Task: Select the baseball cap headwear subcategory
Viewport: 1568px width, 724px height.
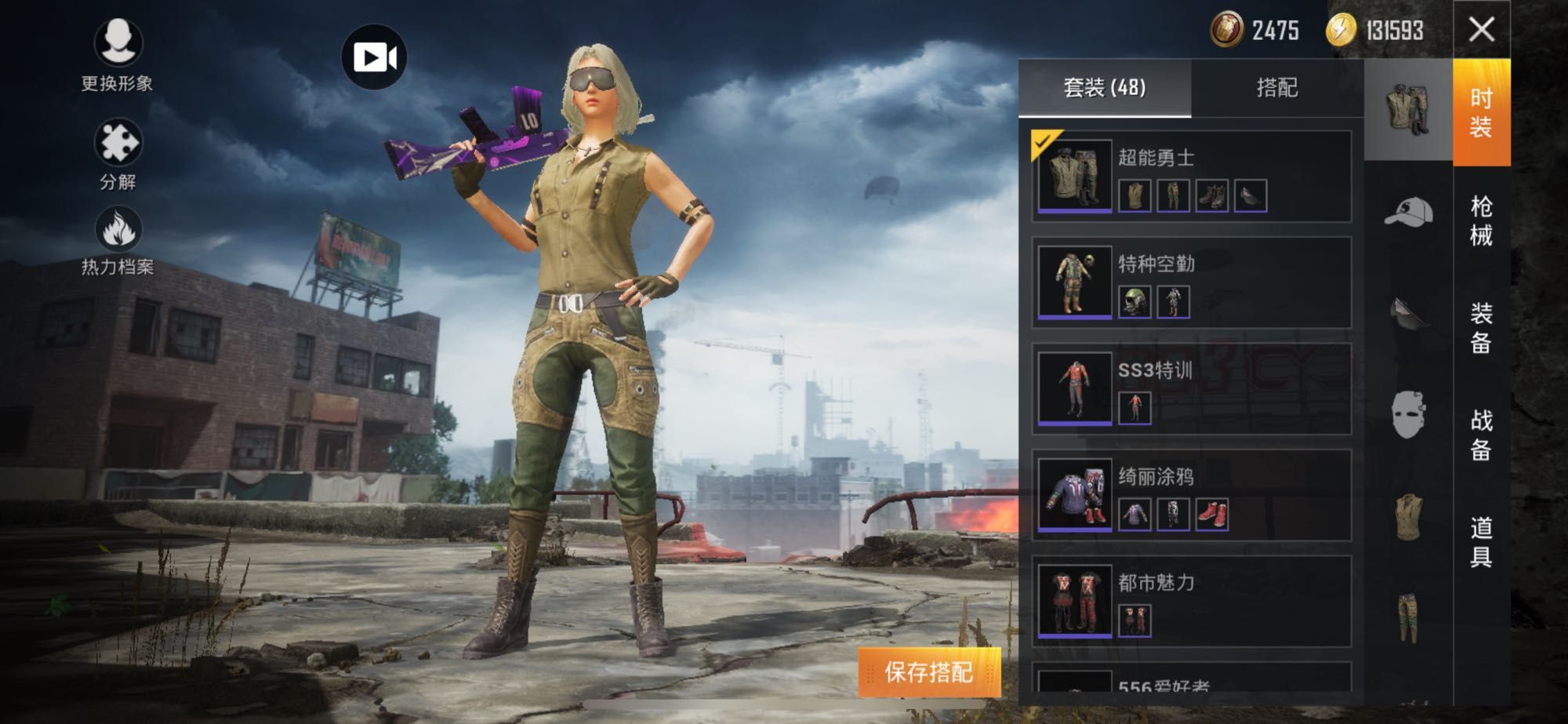Action: (1408, 212)
